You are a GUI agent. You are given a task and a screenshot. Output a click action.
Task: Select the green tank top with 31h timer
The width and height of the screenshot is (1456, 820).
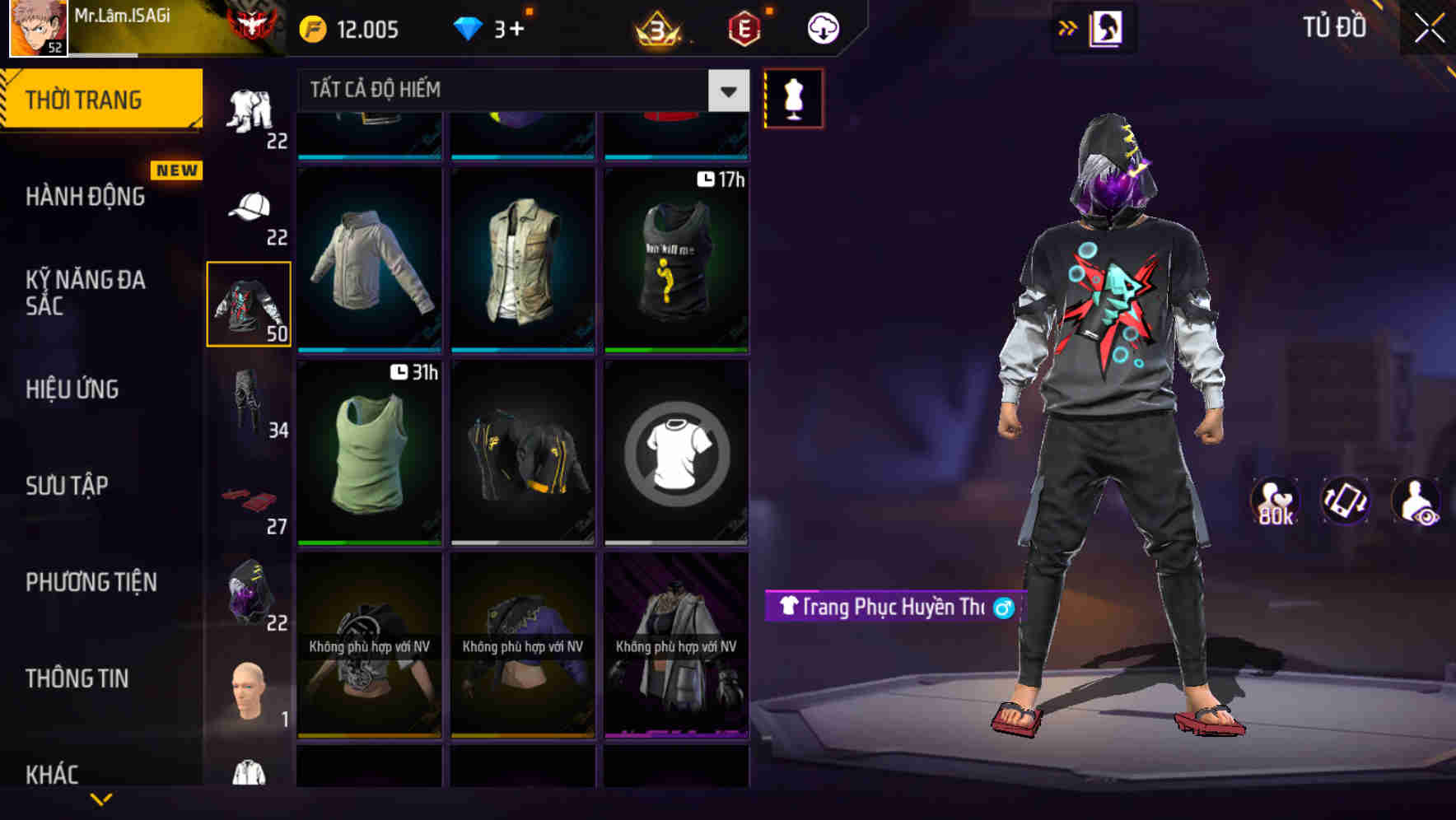click(369, 453)
